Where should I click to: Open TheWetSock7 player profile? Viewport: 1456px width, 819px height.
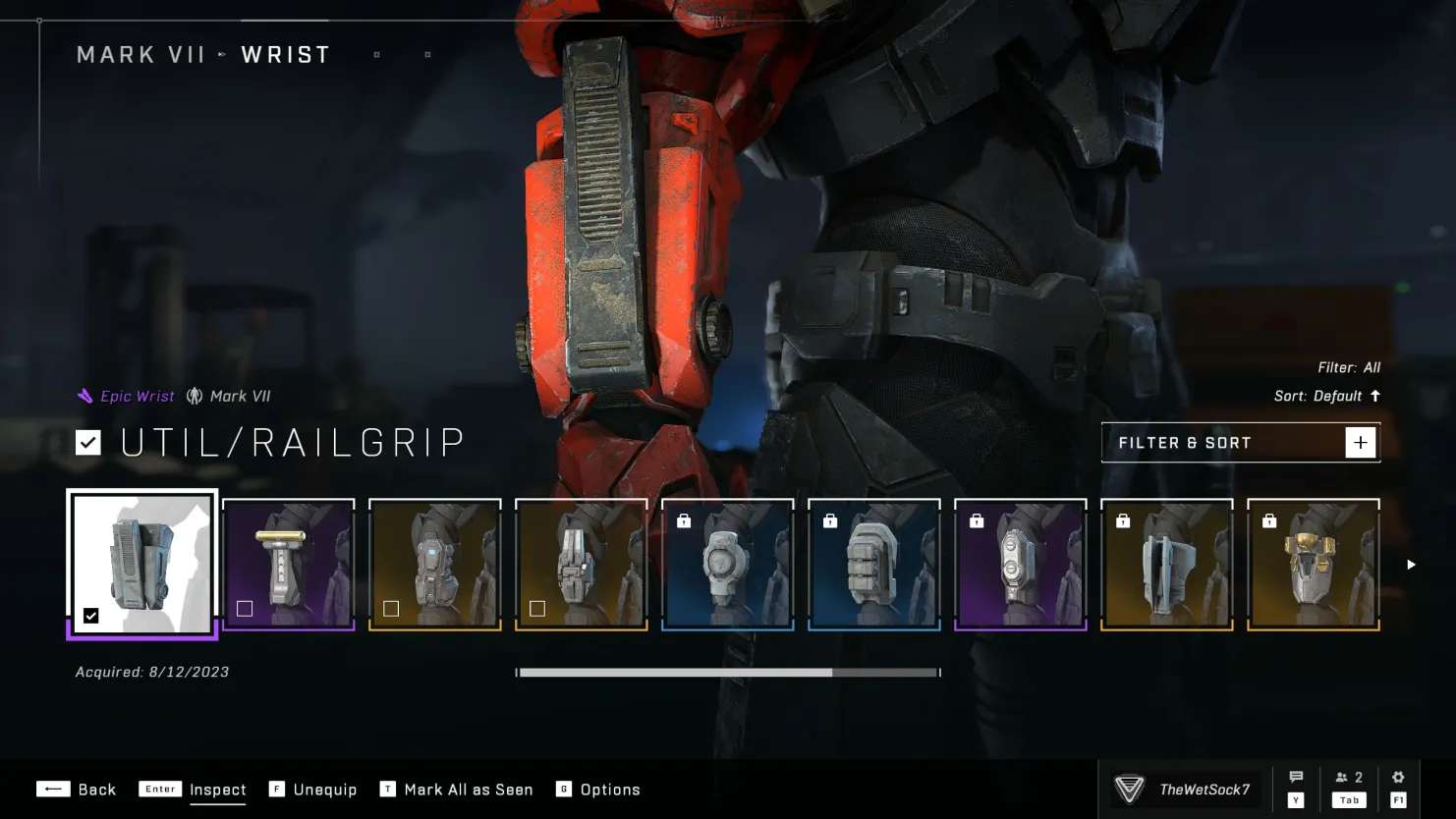(1186, 790)
